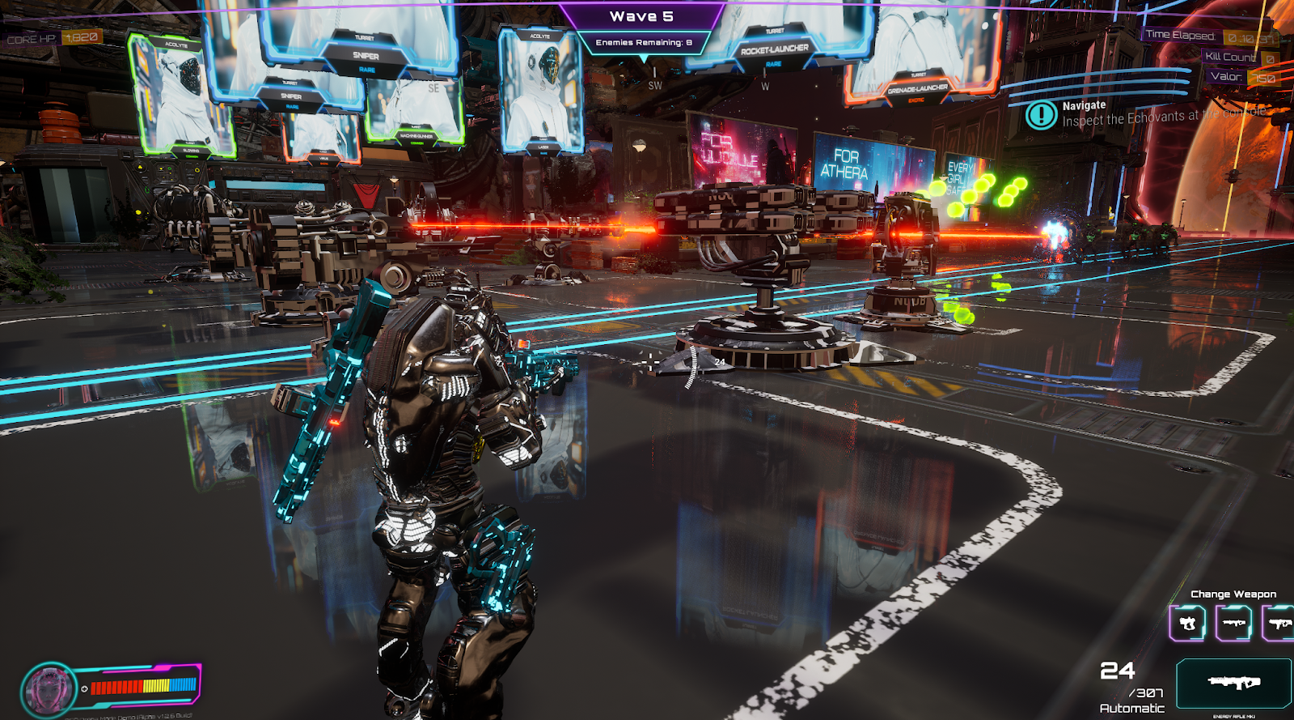Image resolution: width=1294 pixels, height=720 pixels.
Task: Open the Change Weapon panel label
Action: pos(1235,593)
